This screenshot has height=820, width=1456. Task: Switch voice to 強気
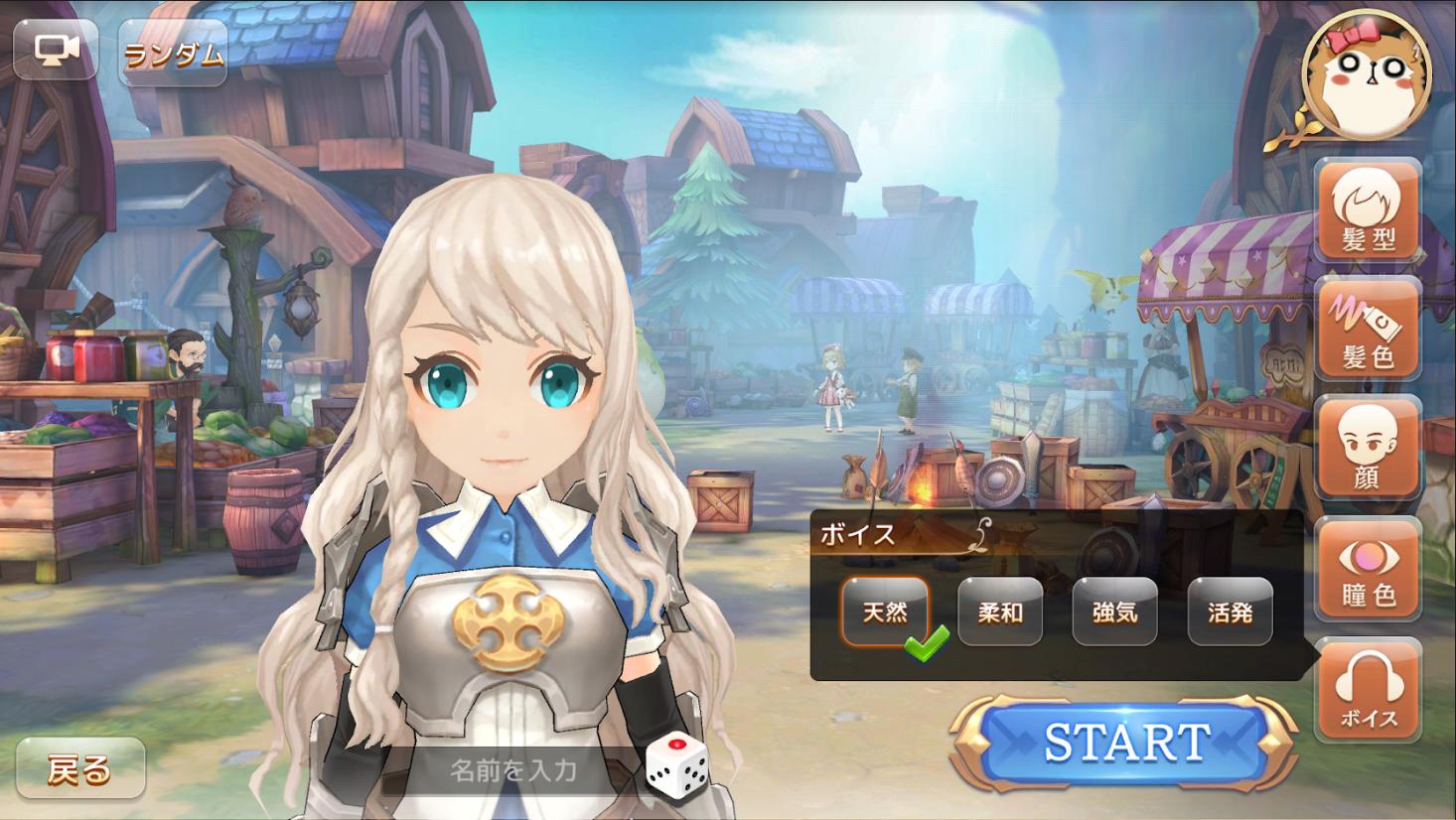click(1115, 613)
